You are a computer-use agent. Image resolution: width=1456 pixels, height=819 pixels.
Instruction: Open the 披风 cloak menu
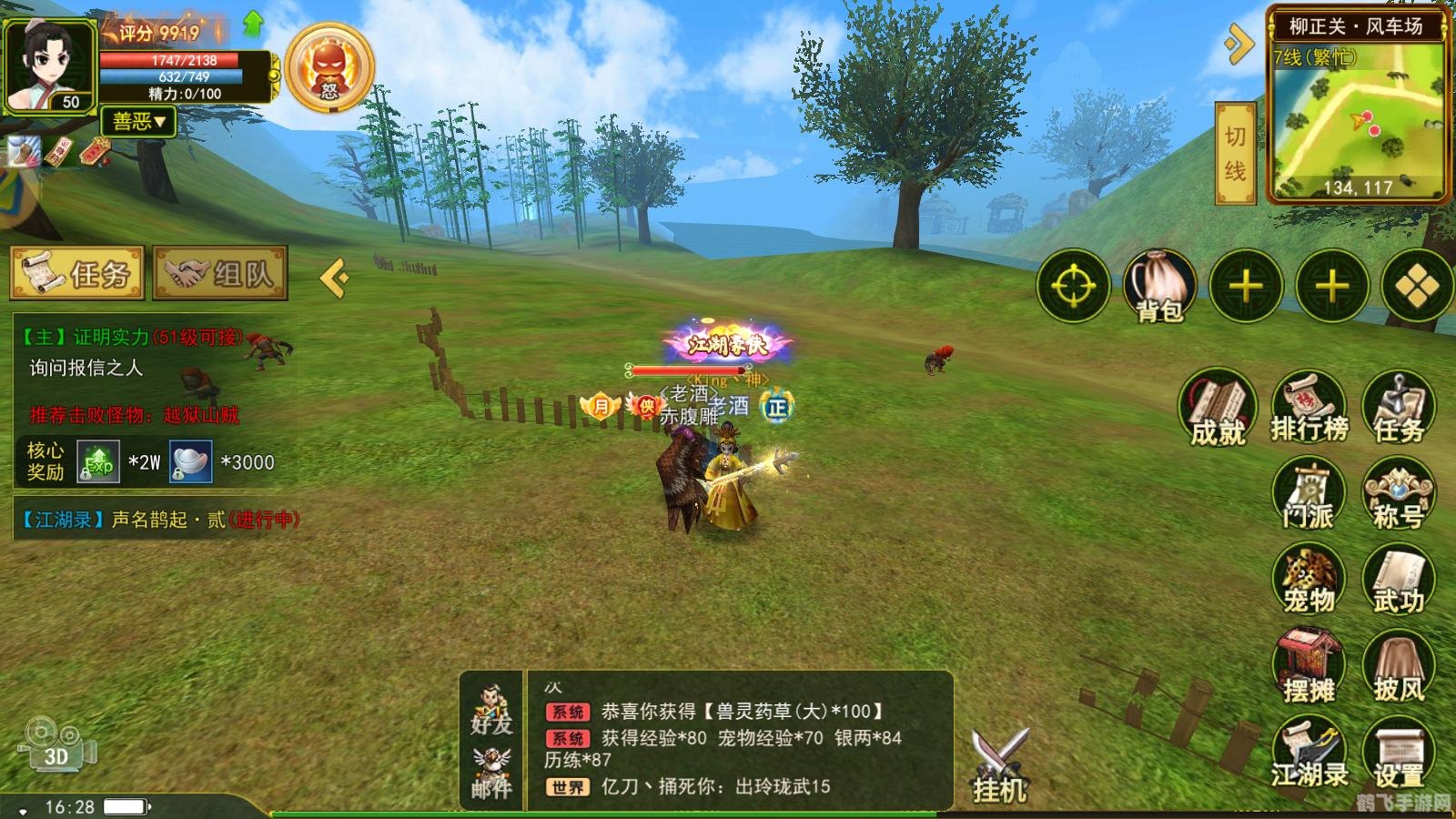(x=1399, y=667)
